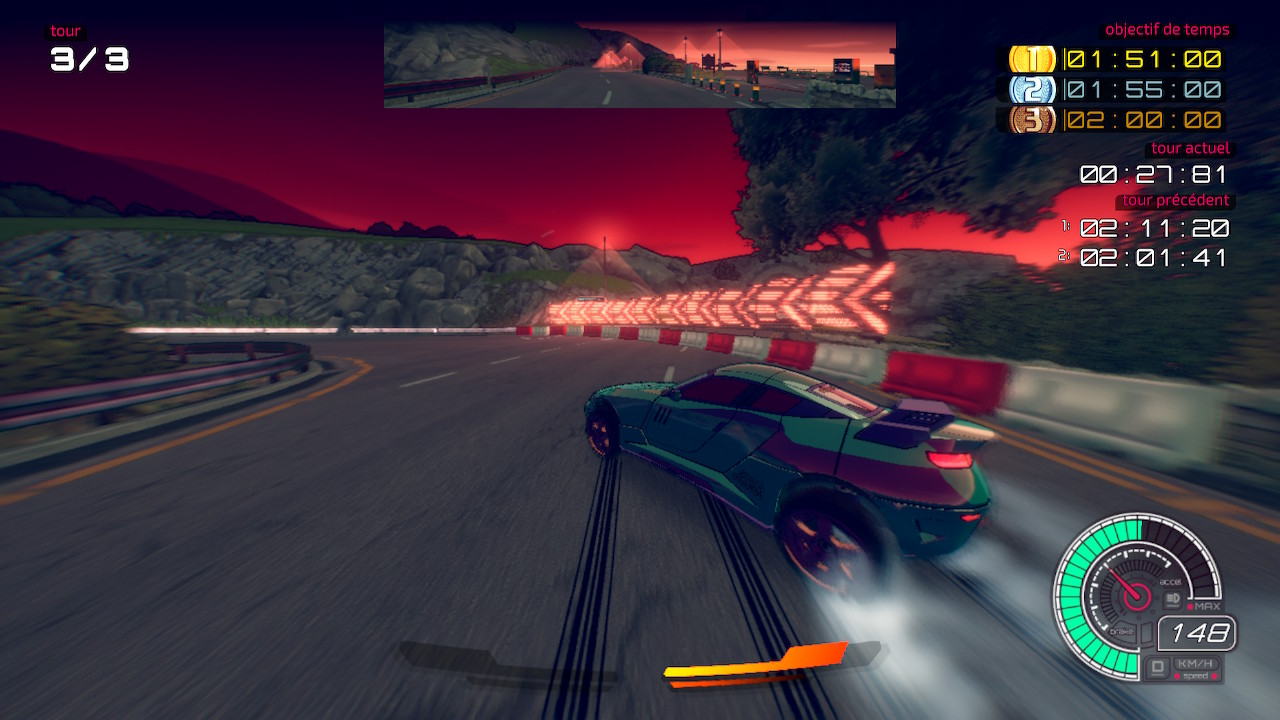Viewport: 1280px width, 720px height.
Task: Click the rear-view mirror panel
Action: pos(640,65)
